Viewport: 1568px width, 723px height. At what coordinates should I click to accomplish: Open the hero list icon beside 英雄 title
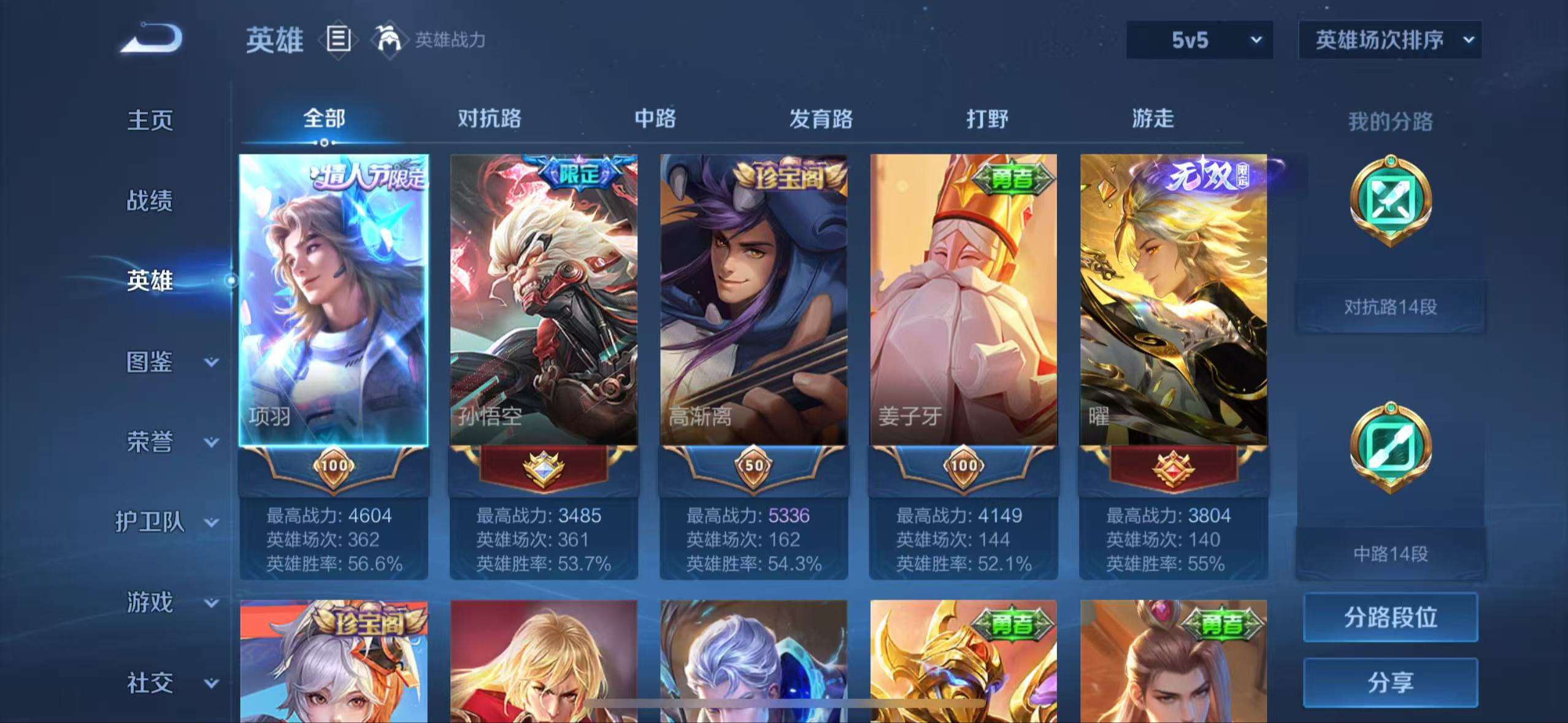[x=338, y=39]
